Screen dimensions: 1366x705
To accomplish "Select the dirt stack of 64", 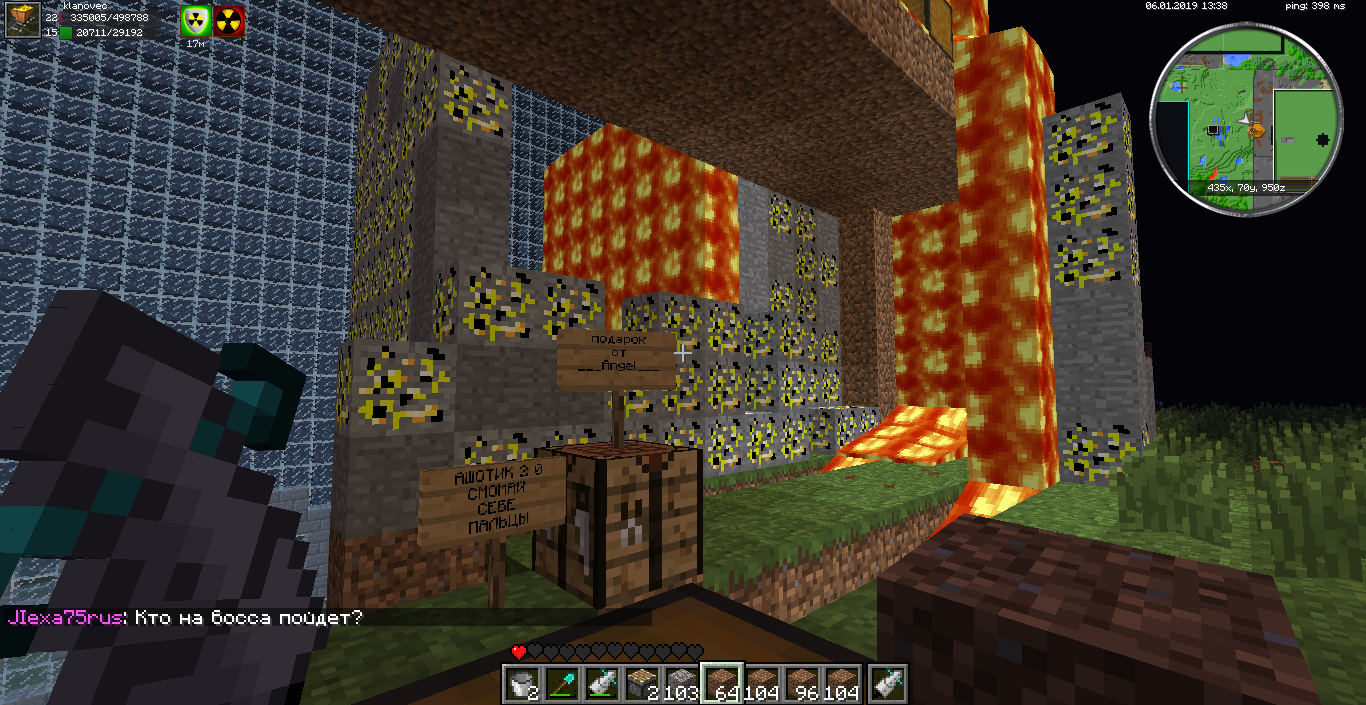I will tap(721, 682).
